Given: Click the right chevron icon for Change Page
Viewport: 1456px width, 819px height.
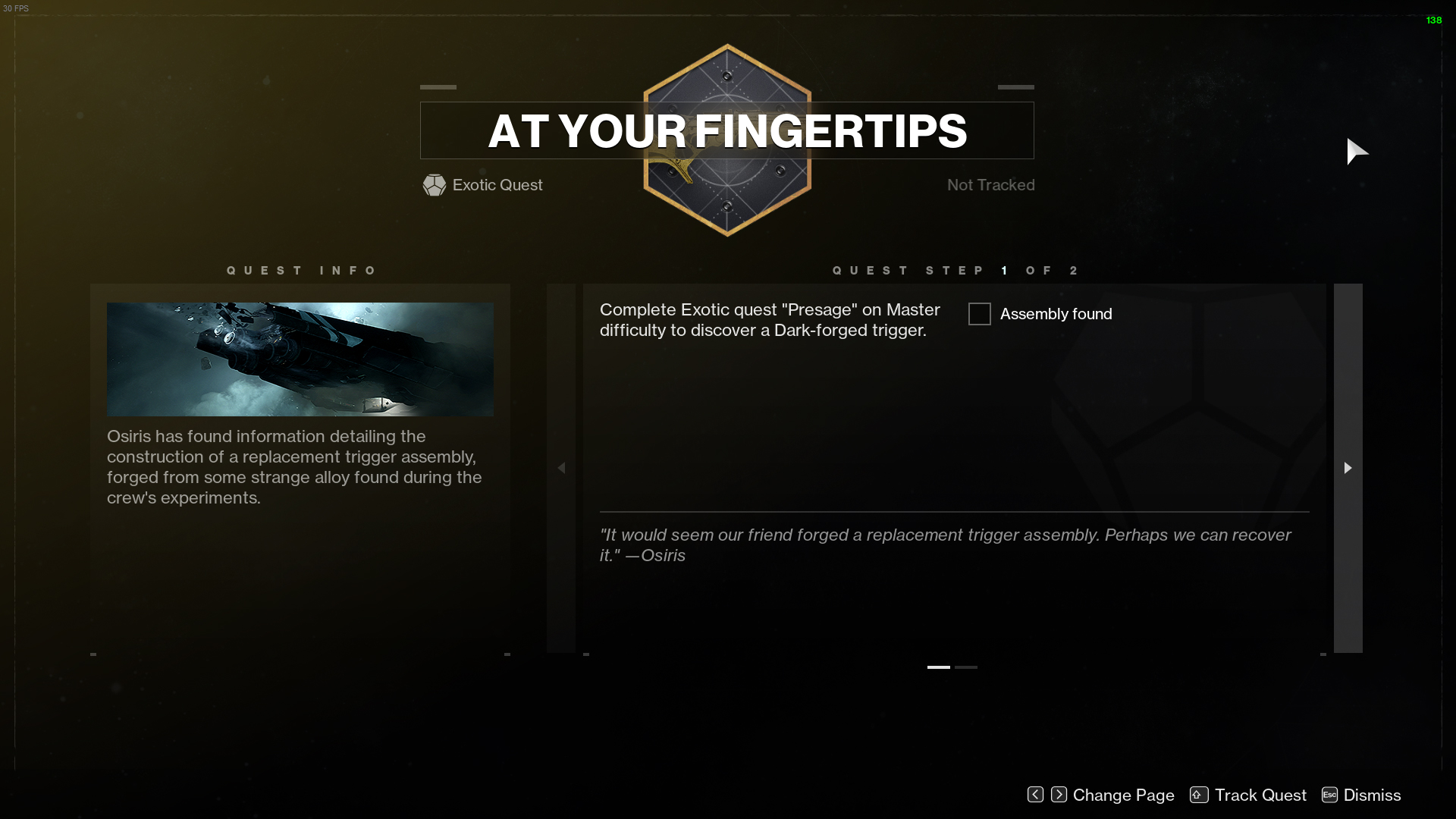Looking at the screenshot, I should click(x=1059, y=795).
